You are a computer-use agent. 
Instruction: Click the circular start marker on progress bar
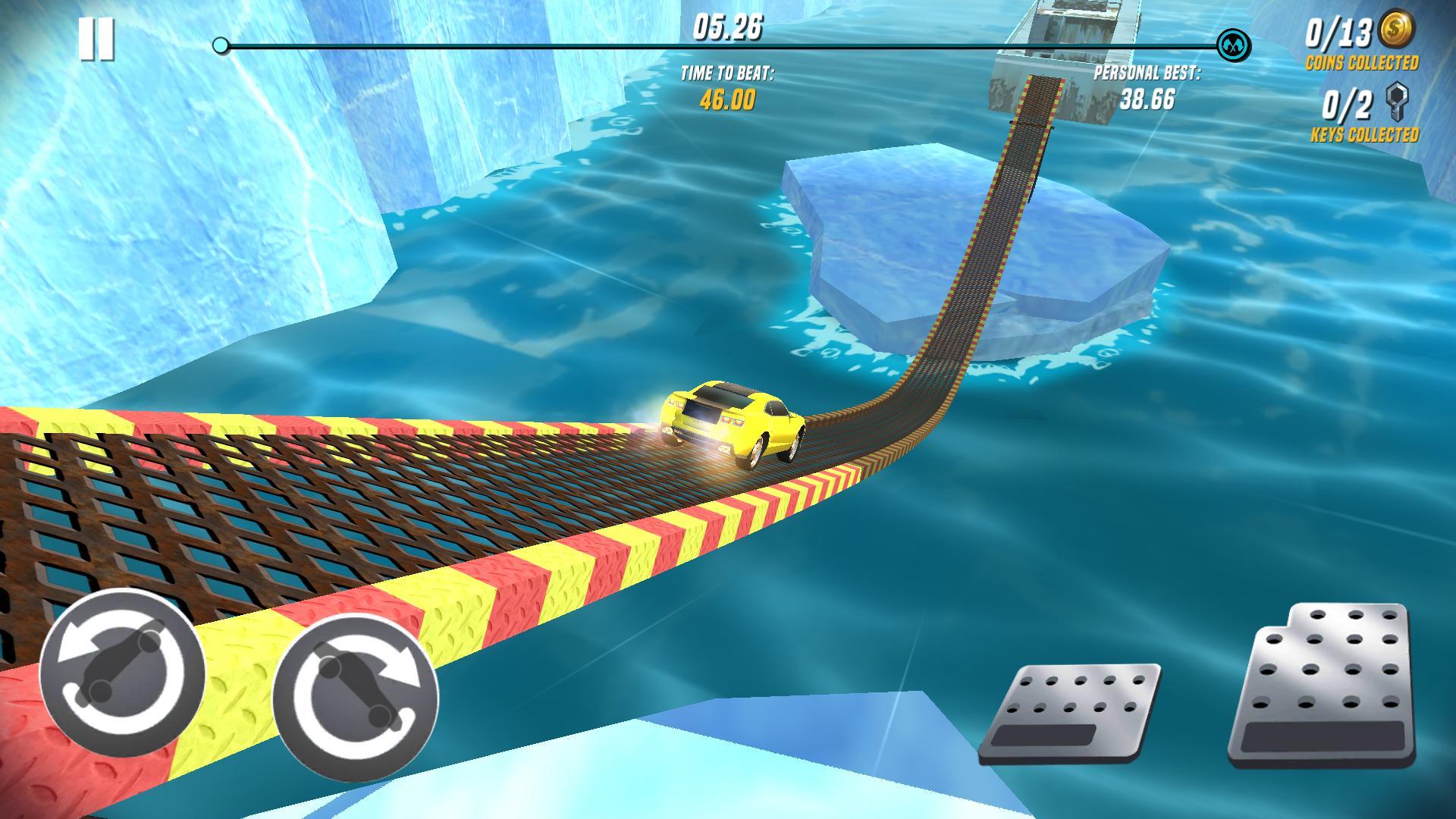click(221, 45)
